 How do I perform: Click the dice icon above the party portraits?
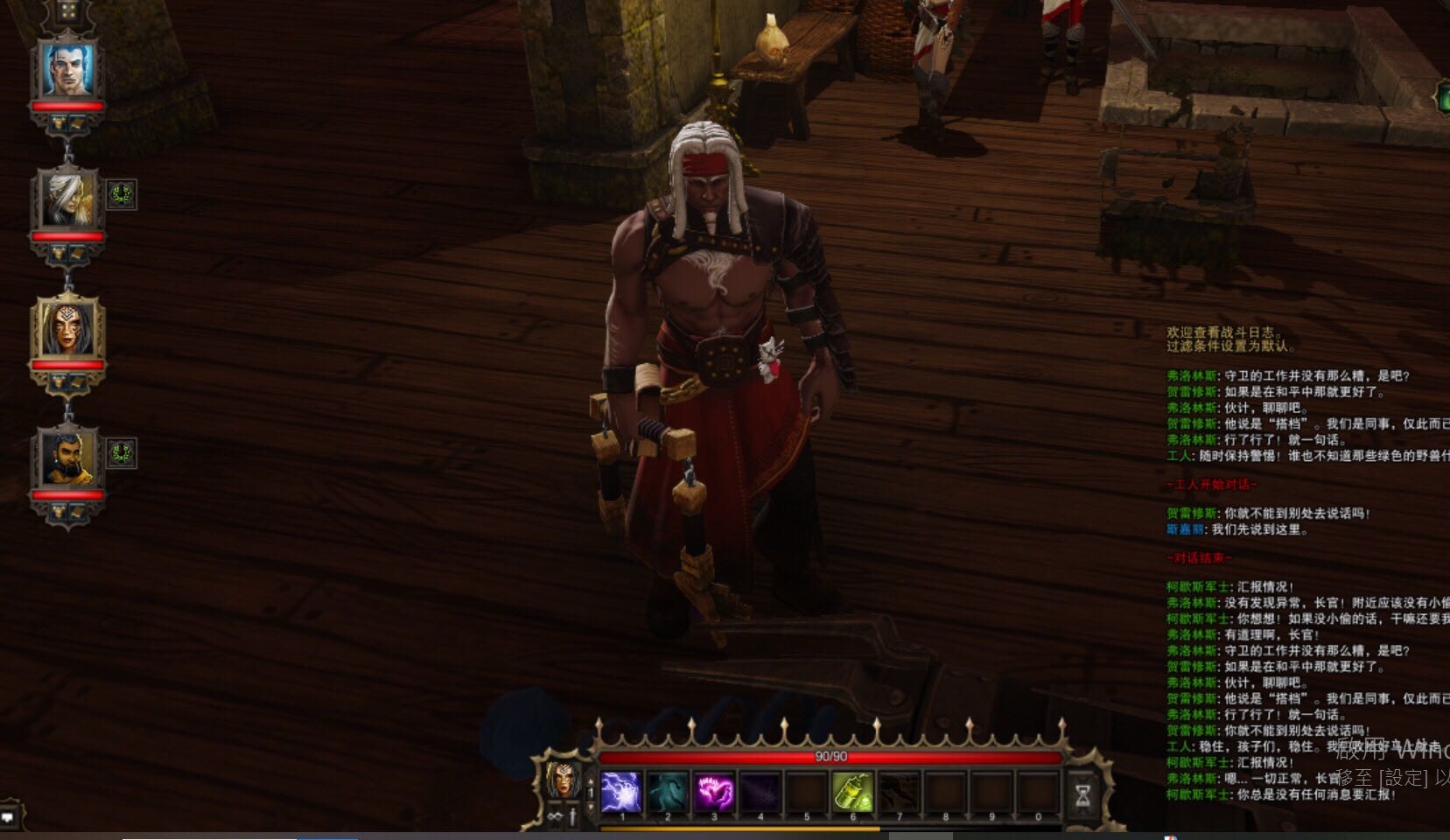tap(68, 12)
